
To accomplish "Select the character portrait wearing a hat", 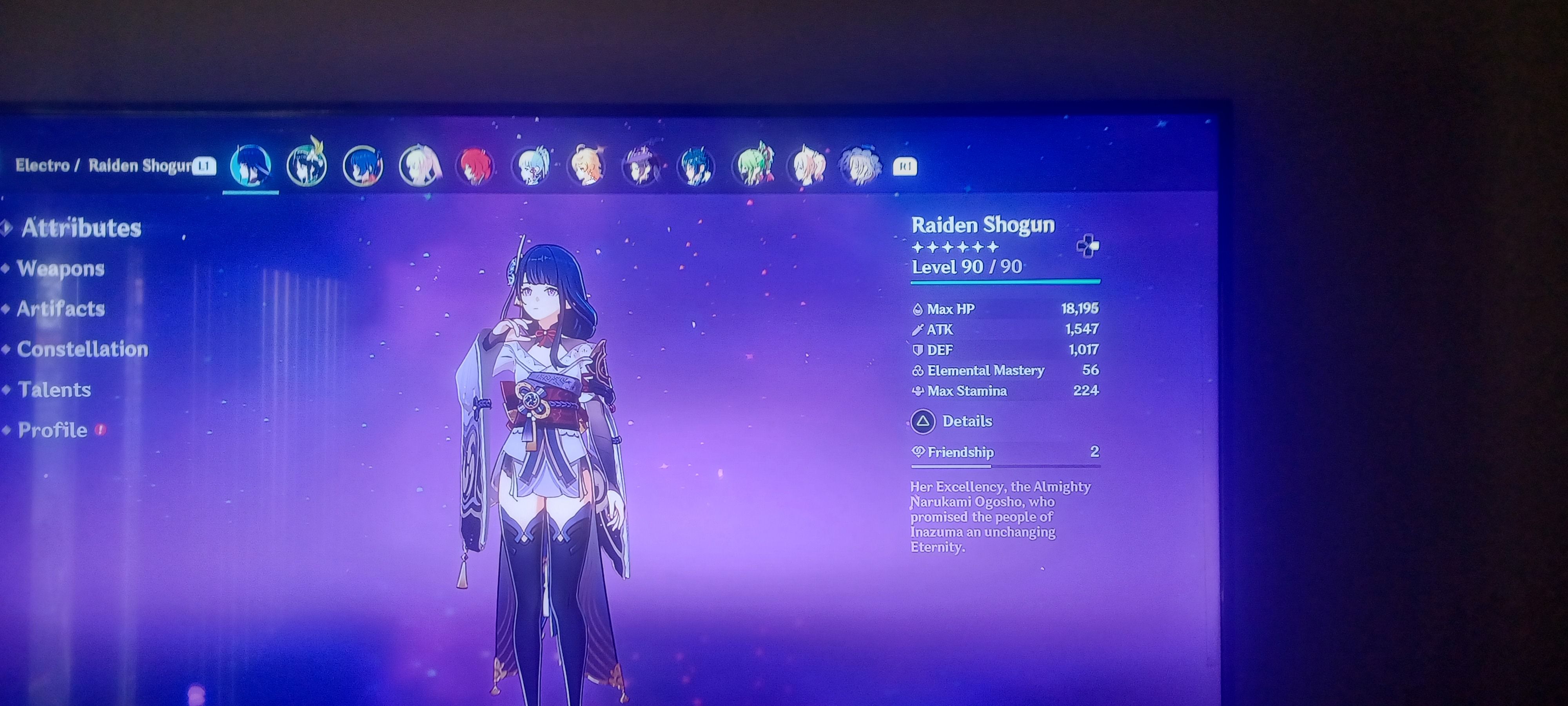I will tap(641, 166).
